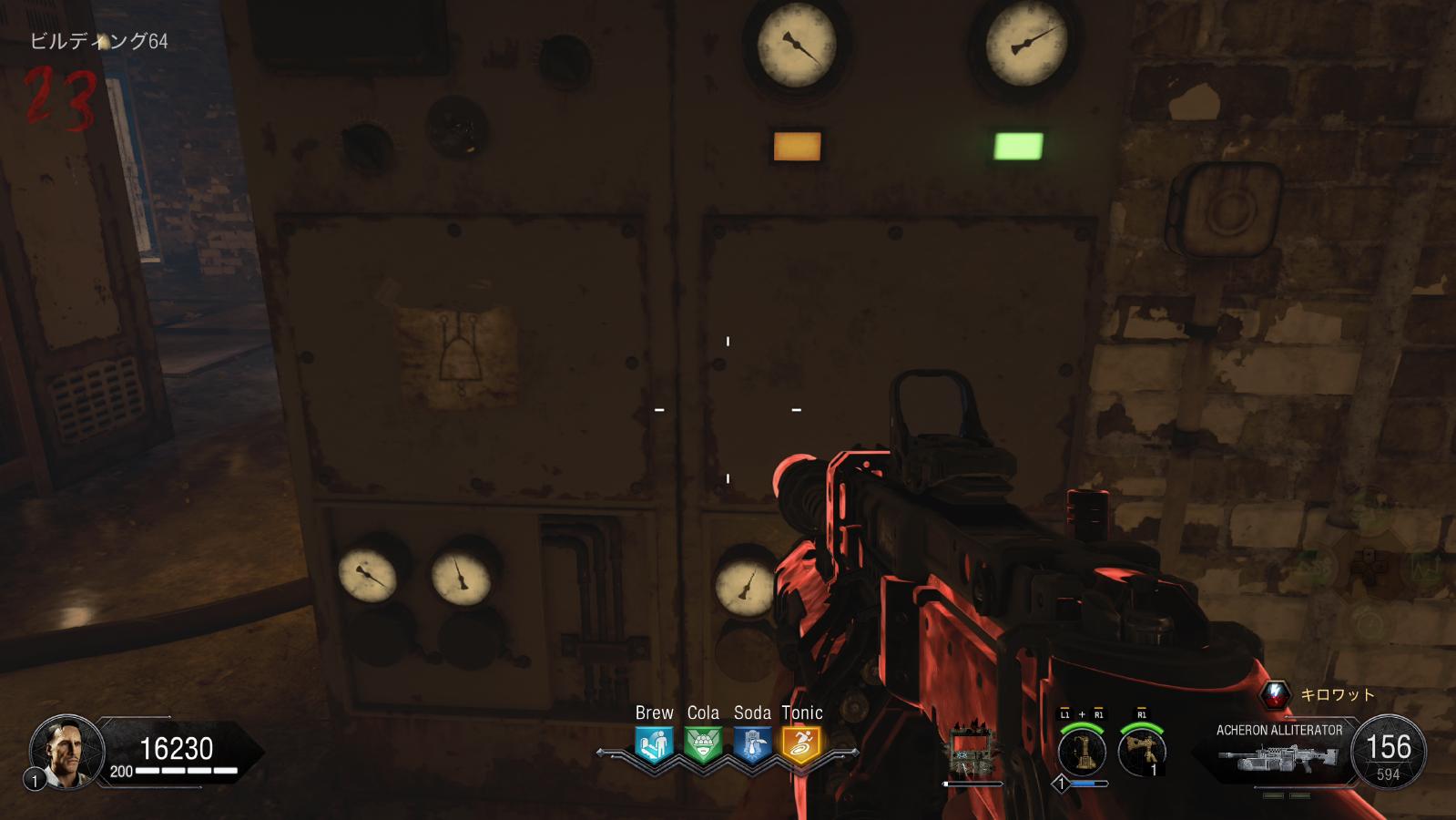Click the Acheron Alliterator weapon icon
Image resolution: width=1456 pixels, height=820 pixels.
(1278, 758)
